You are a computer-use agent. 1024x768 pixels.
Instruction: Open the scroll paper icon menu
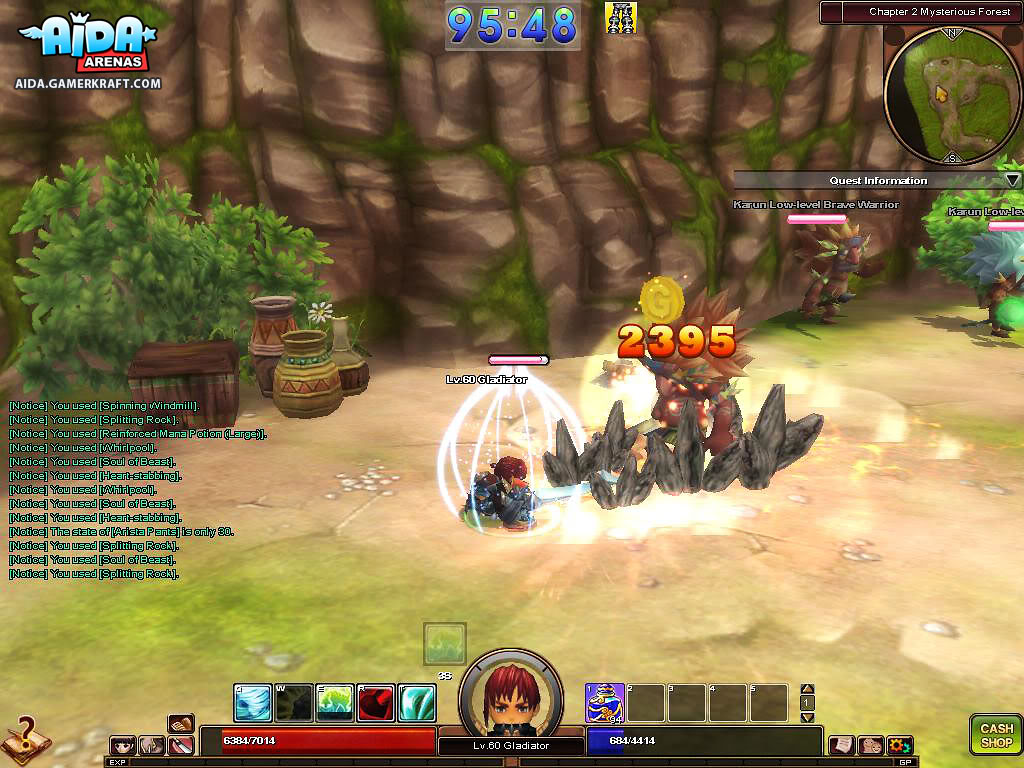(842, 745)
